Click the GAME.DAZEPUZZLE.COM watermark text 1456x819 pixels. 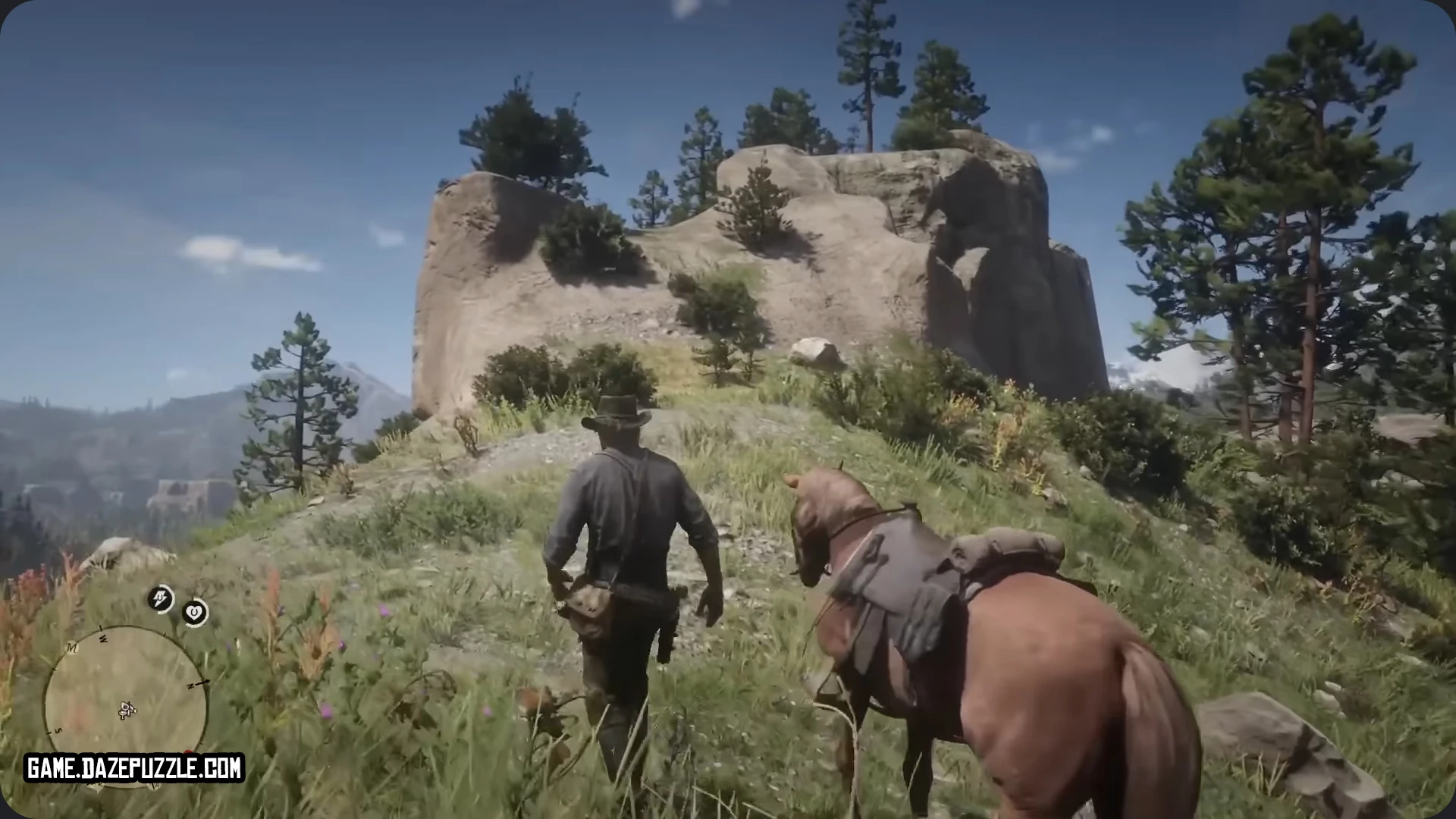[133, 766]
